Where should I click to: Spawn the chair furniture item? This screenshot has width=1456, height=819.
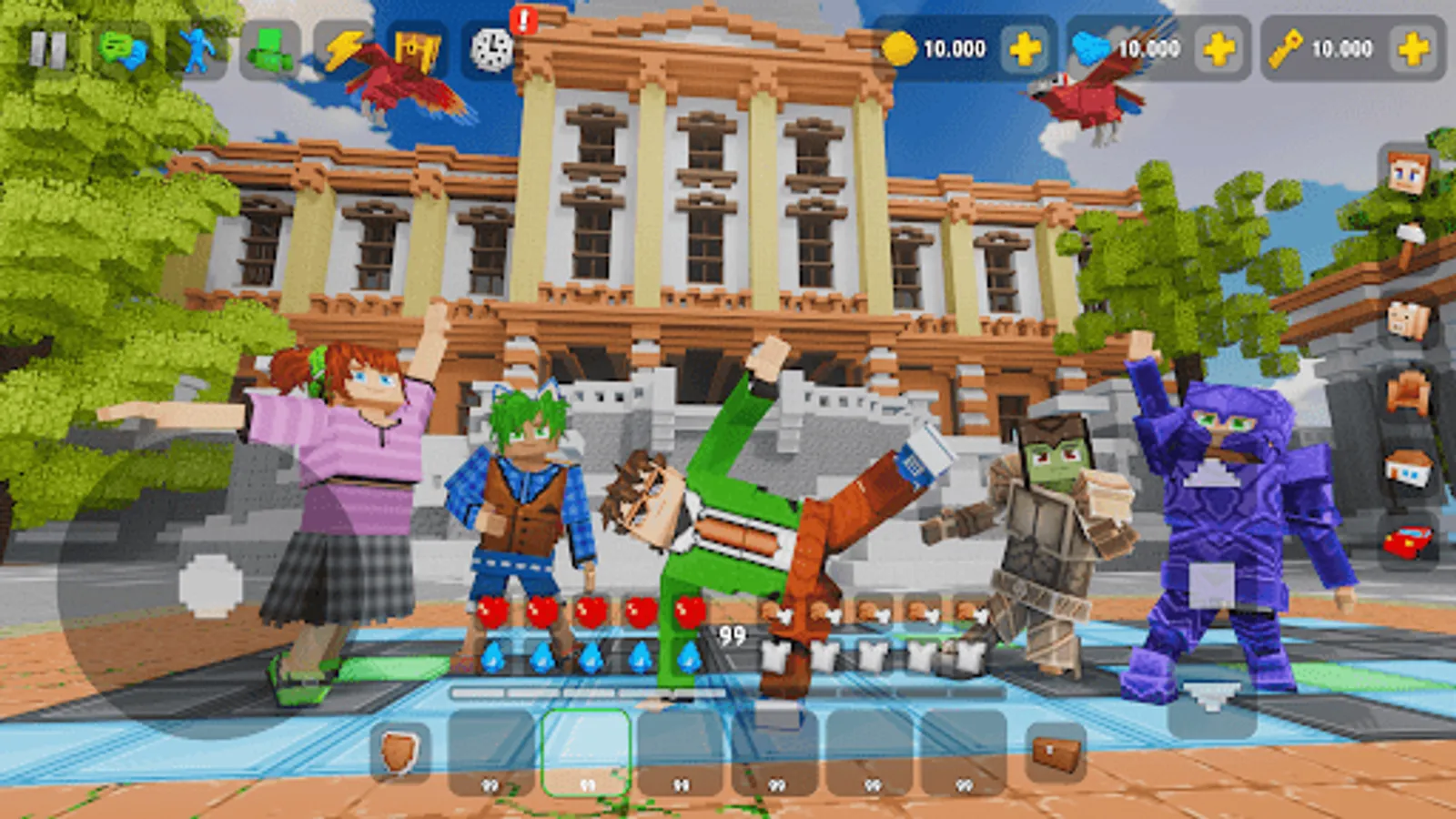click(x=1406, y=389)
